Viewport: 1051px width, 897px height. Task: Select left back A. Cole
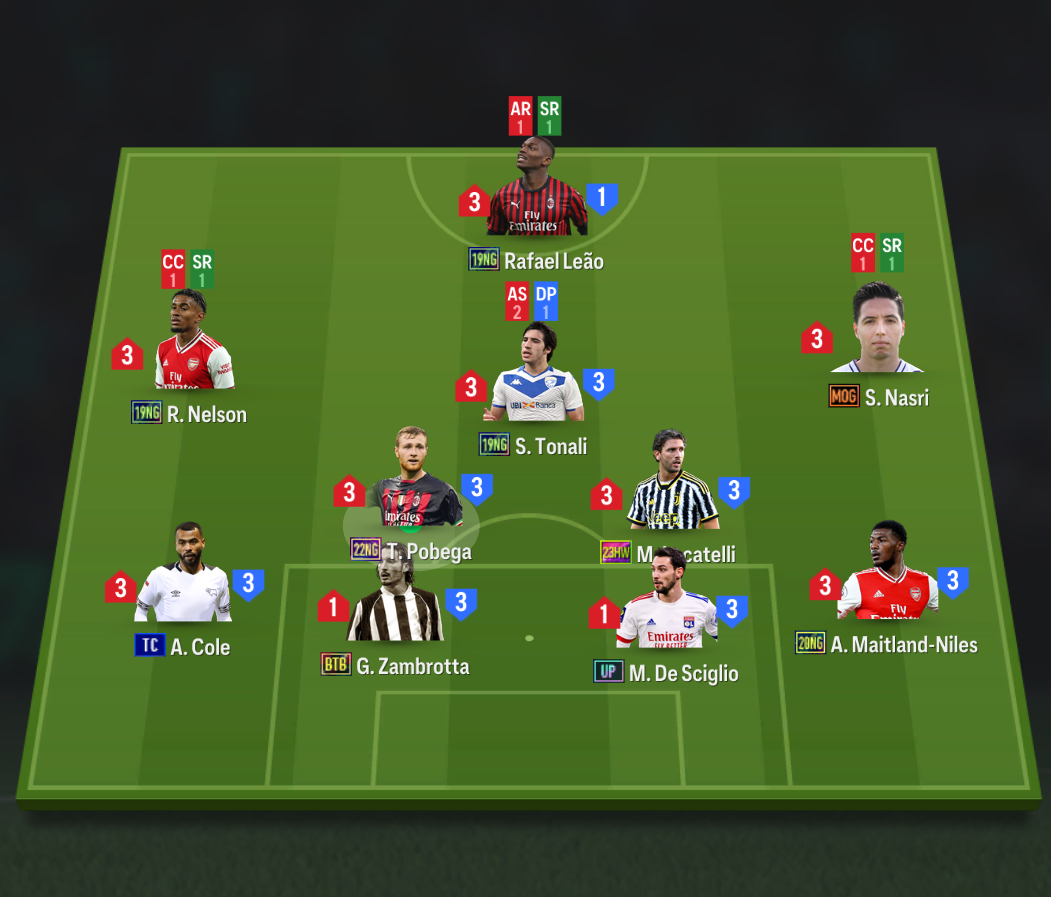pos(183,577)
